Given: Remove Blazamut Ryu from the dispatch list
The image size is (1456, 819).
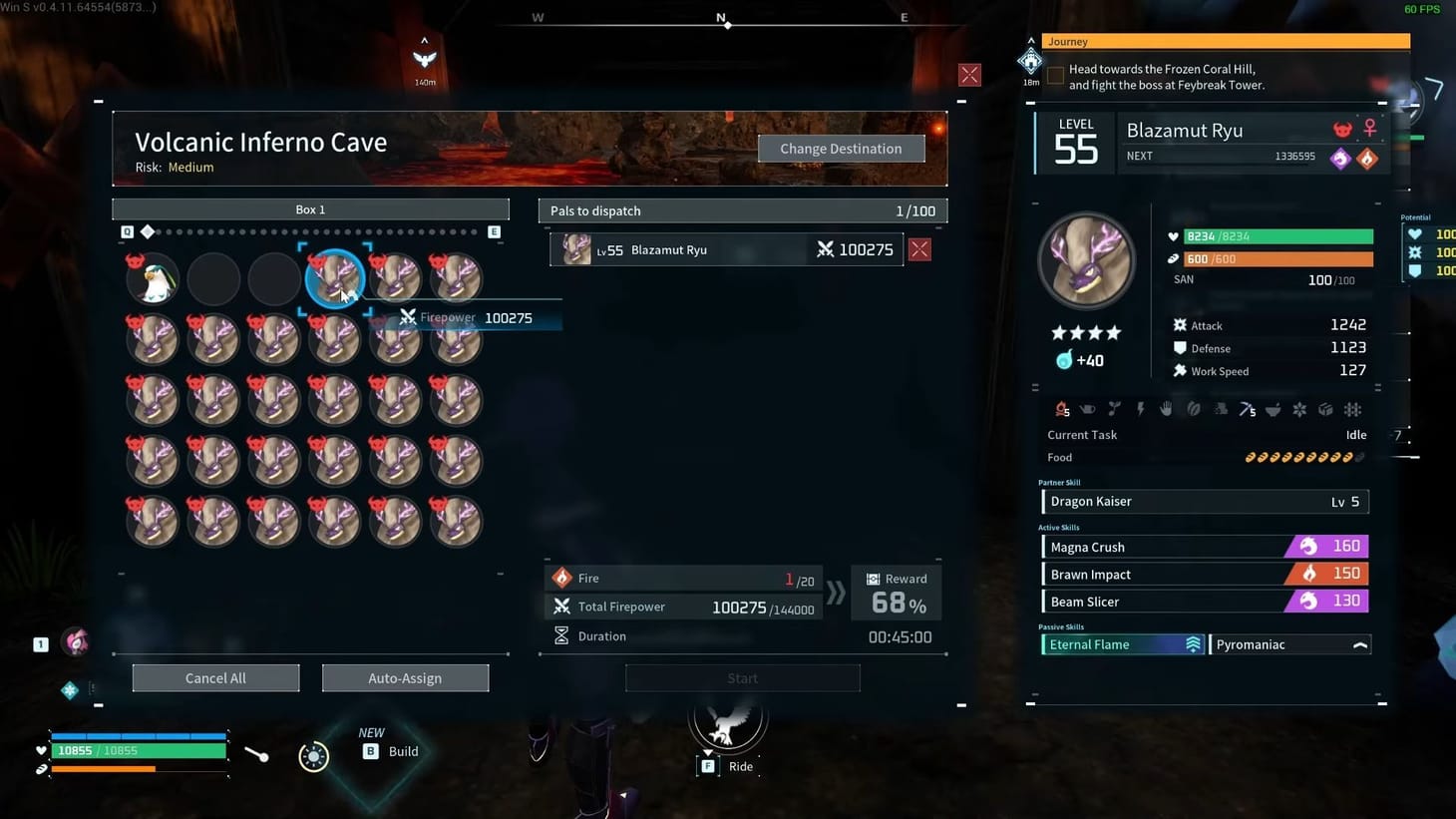Looking at the screenshot, I should click(x=918, y=249).
